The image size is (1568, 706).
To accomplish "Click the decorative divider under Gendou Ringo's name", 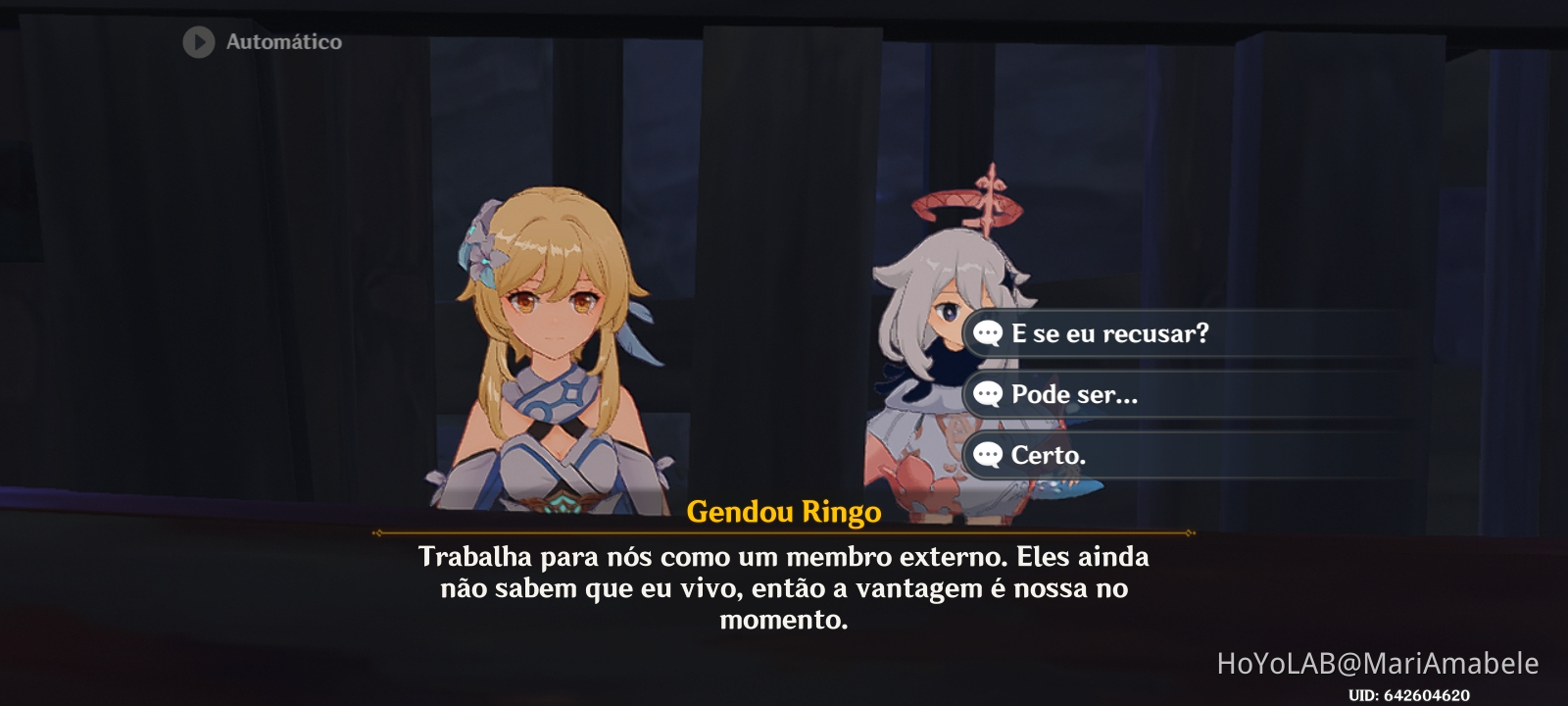I will click(784, 532).
